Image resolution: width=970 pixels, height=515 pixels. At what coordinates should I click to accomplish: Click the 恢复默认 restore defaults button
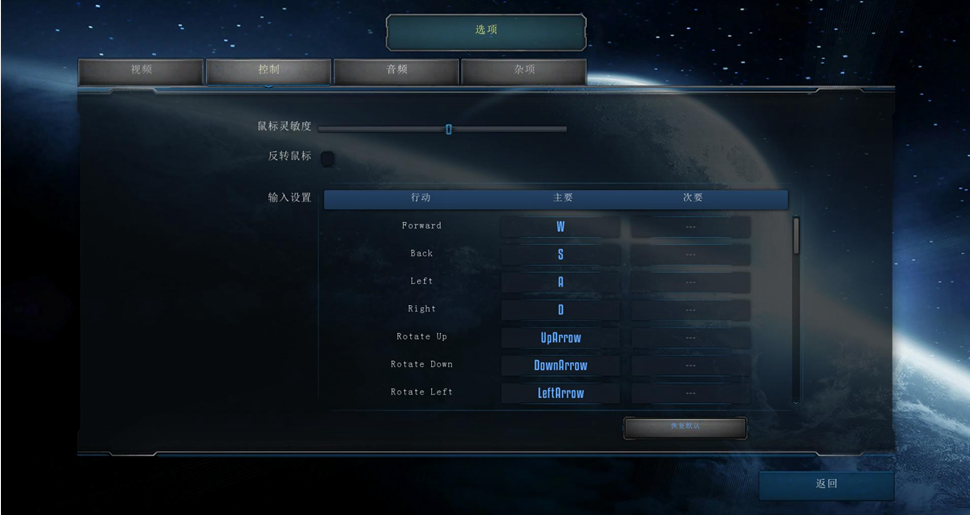point(685,427)
